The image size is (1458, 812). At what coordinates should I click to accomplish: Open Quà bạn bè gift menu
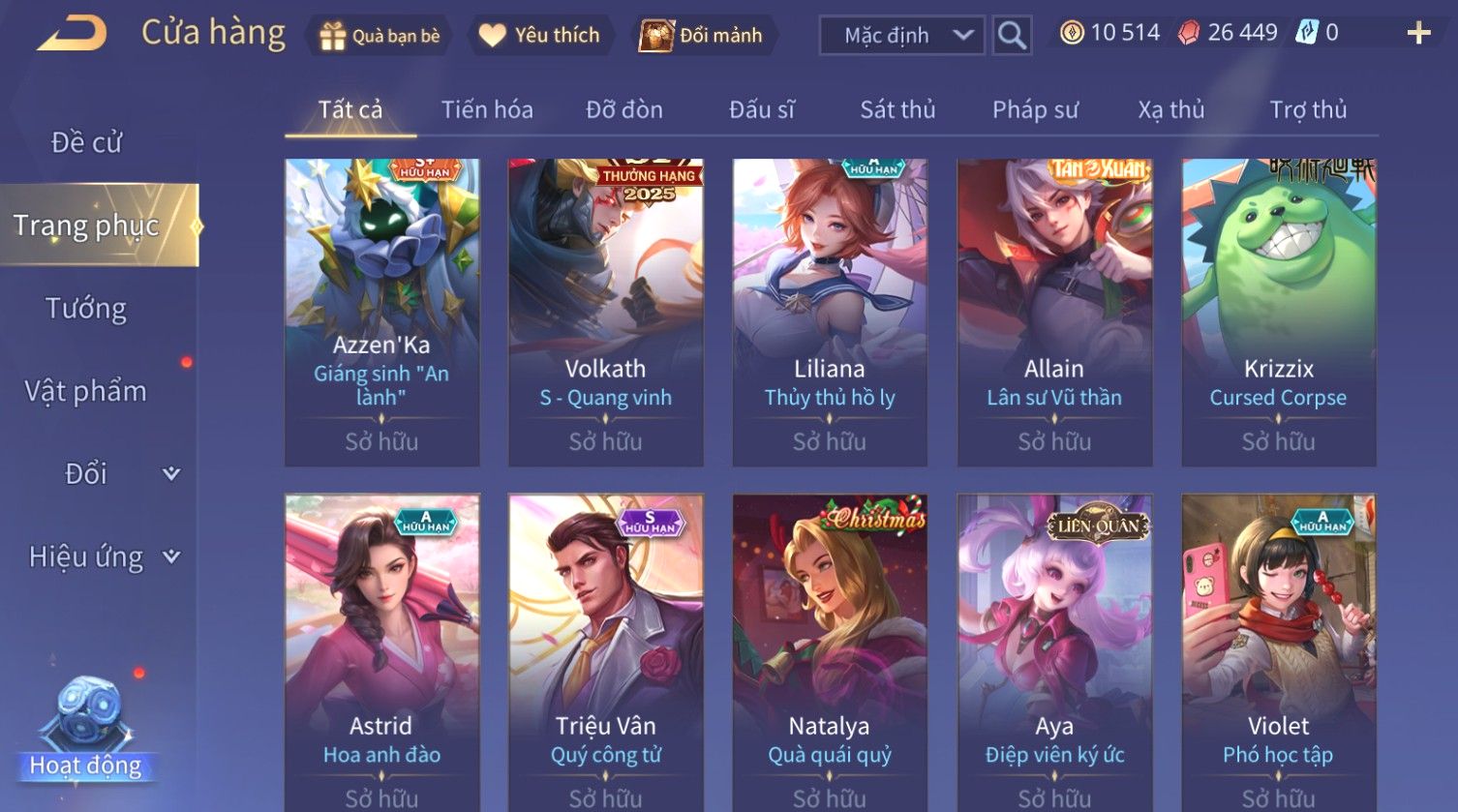point(380,36)
